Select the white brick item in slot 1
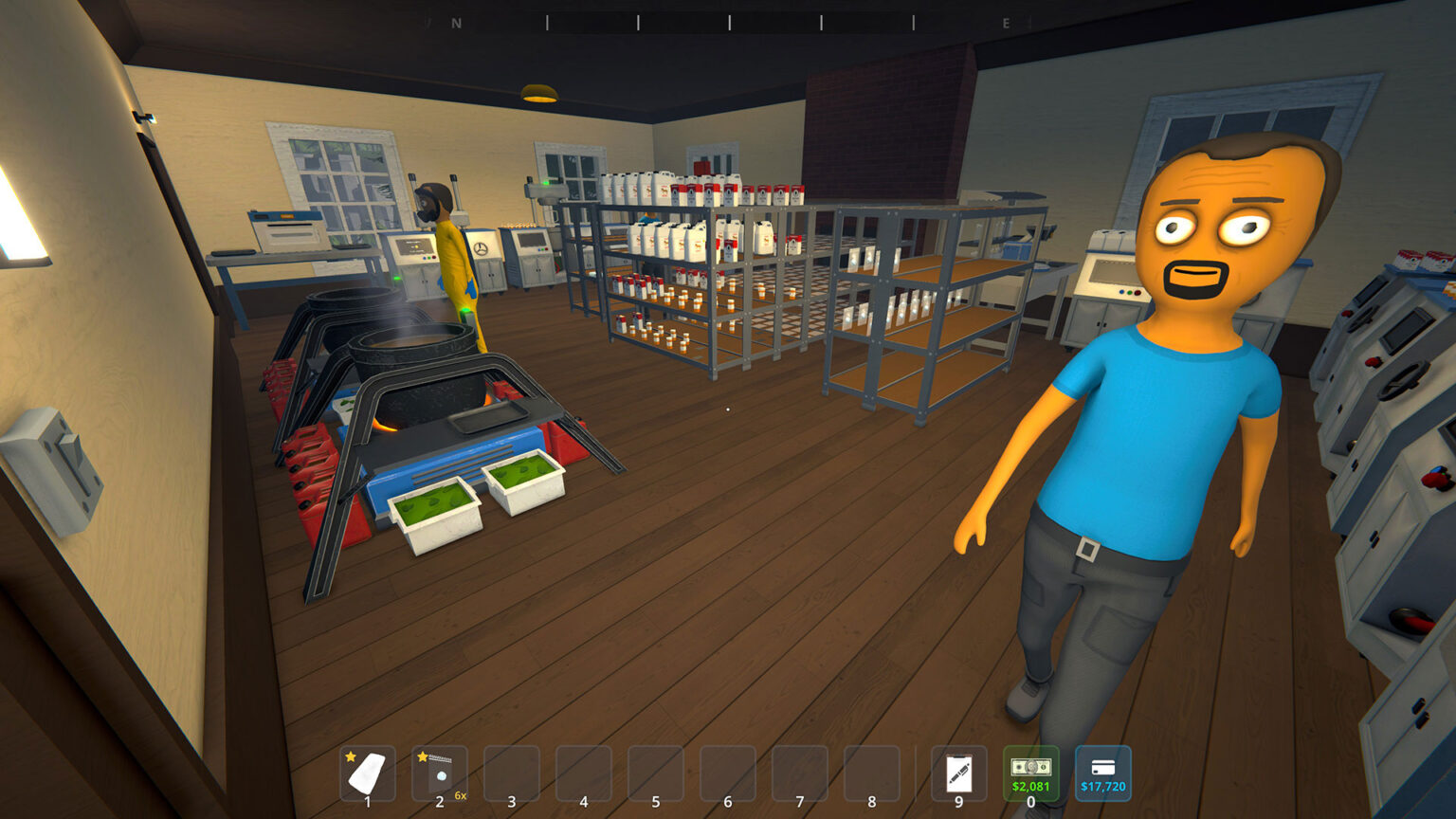 pyautogui.click(x=367, y=773)
